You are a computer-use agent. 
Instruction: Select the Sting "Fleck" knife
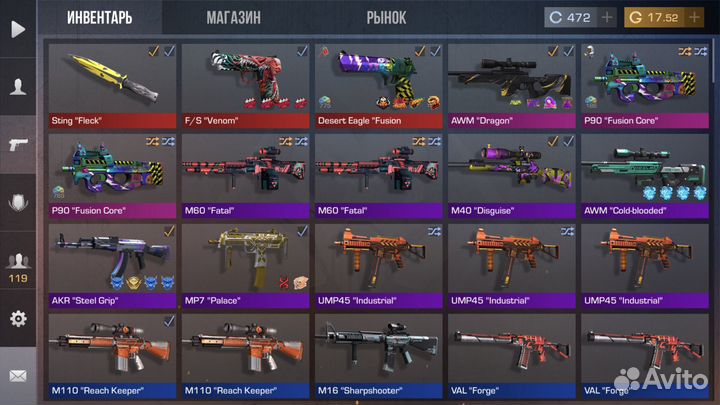point(113,85)
